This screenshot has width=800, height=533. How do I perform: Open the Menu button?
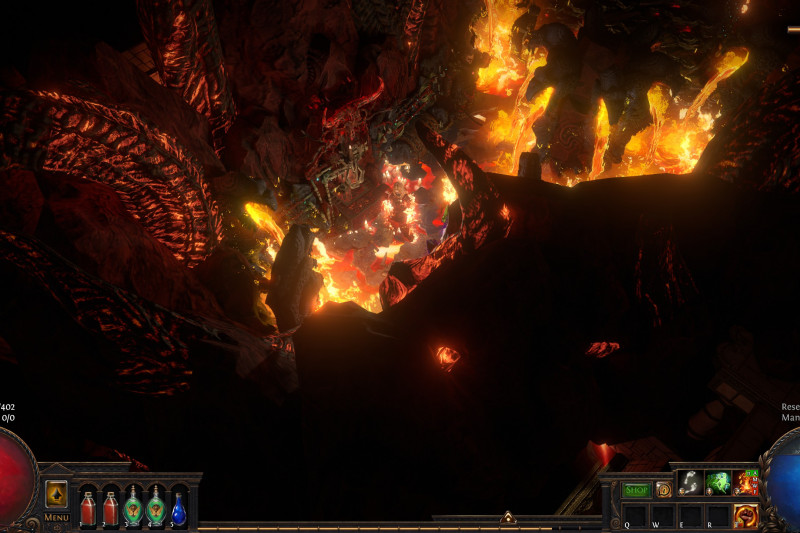(x=56, y=517)
